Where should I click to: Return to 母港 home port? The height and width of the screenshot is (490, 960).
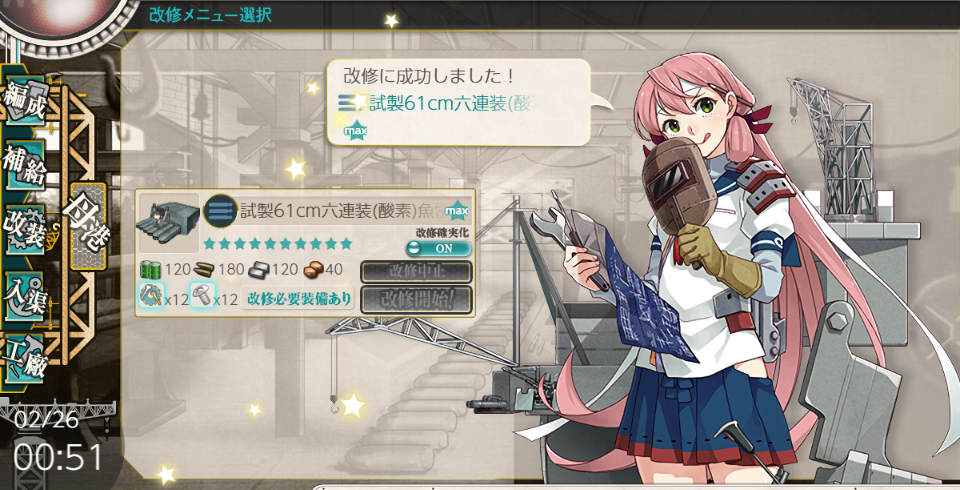tap(84, 225)
